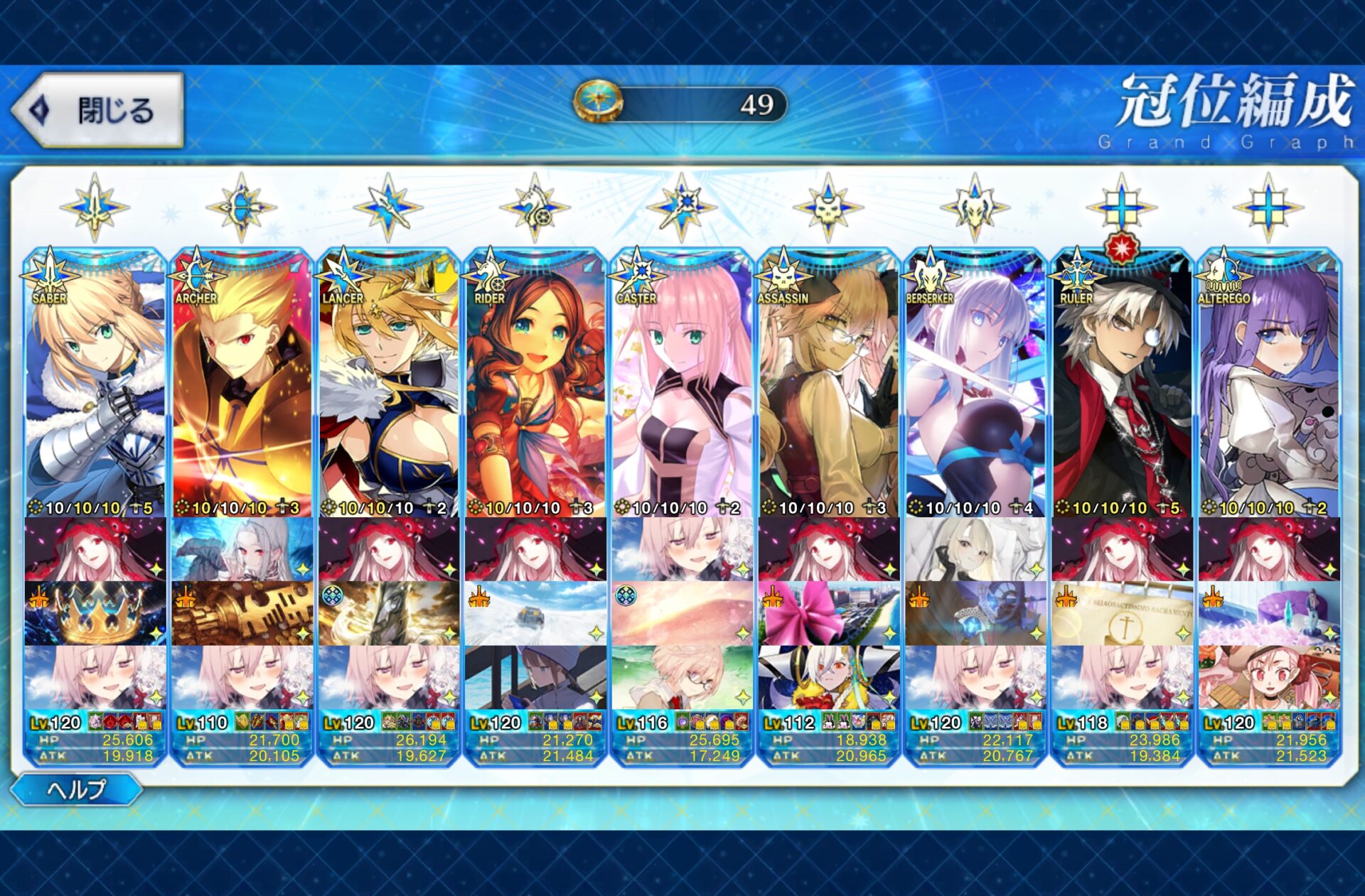Choose the Berserker class servant card
The width and height of the screenshot is (1365, 896).
(975, 384)
